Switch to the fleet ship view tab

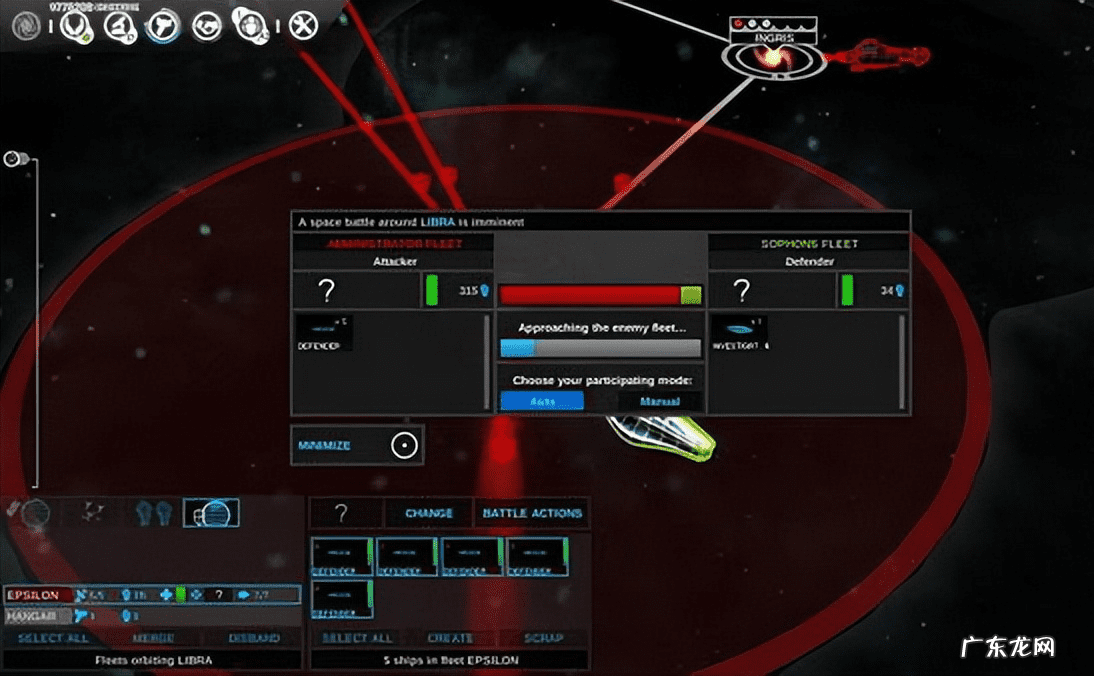(x=210, y=514)
